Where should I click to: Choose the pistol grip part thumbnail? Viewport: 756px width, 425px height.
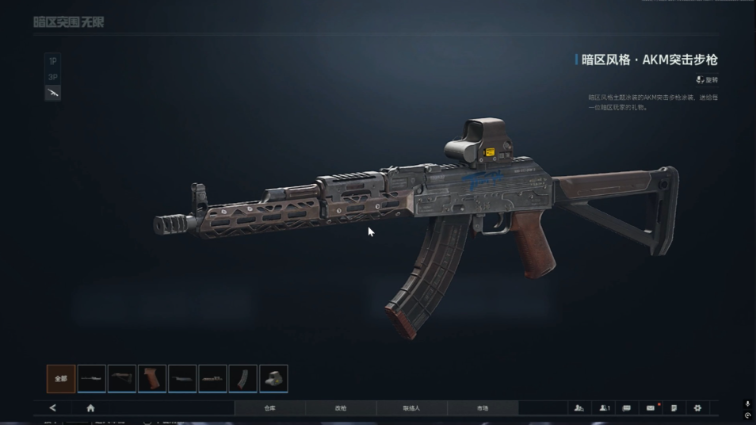click(x=152, y=378)
